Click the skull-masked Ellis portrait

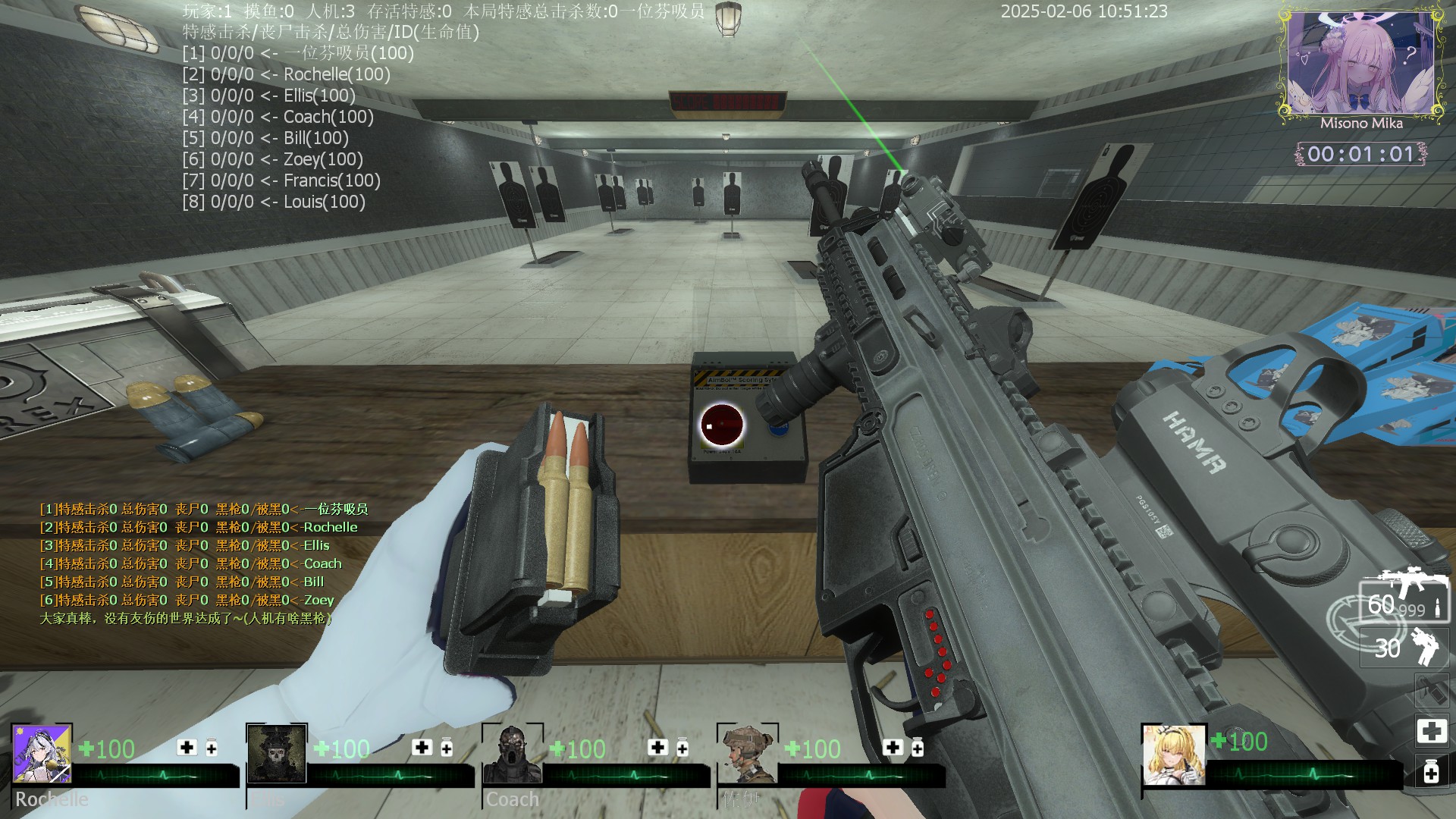[x=277, y=753]
